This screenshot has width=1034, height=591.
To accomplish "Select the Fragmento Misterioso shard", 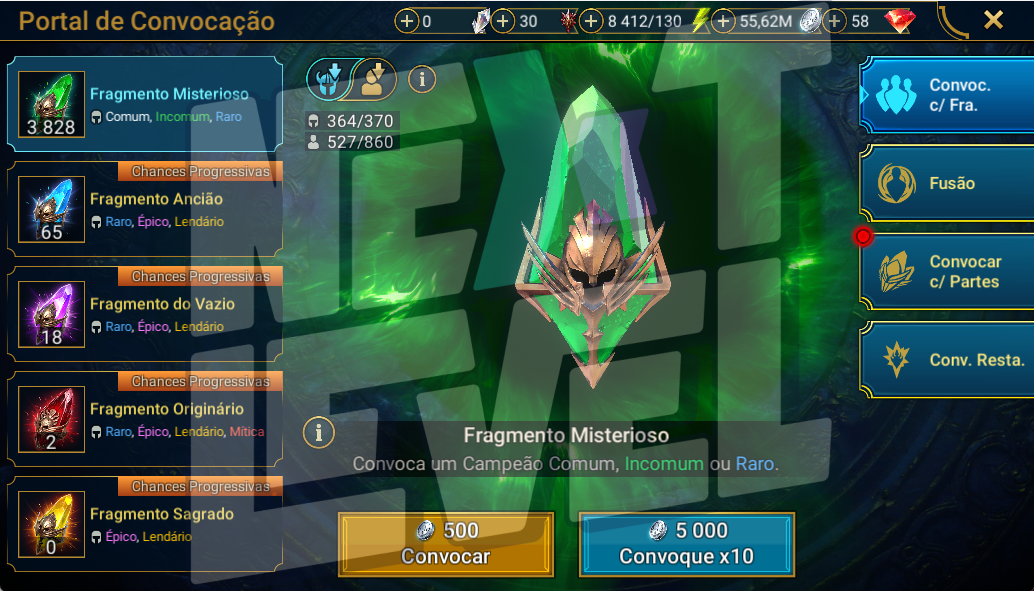I will 145,104.
